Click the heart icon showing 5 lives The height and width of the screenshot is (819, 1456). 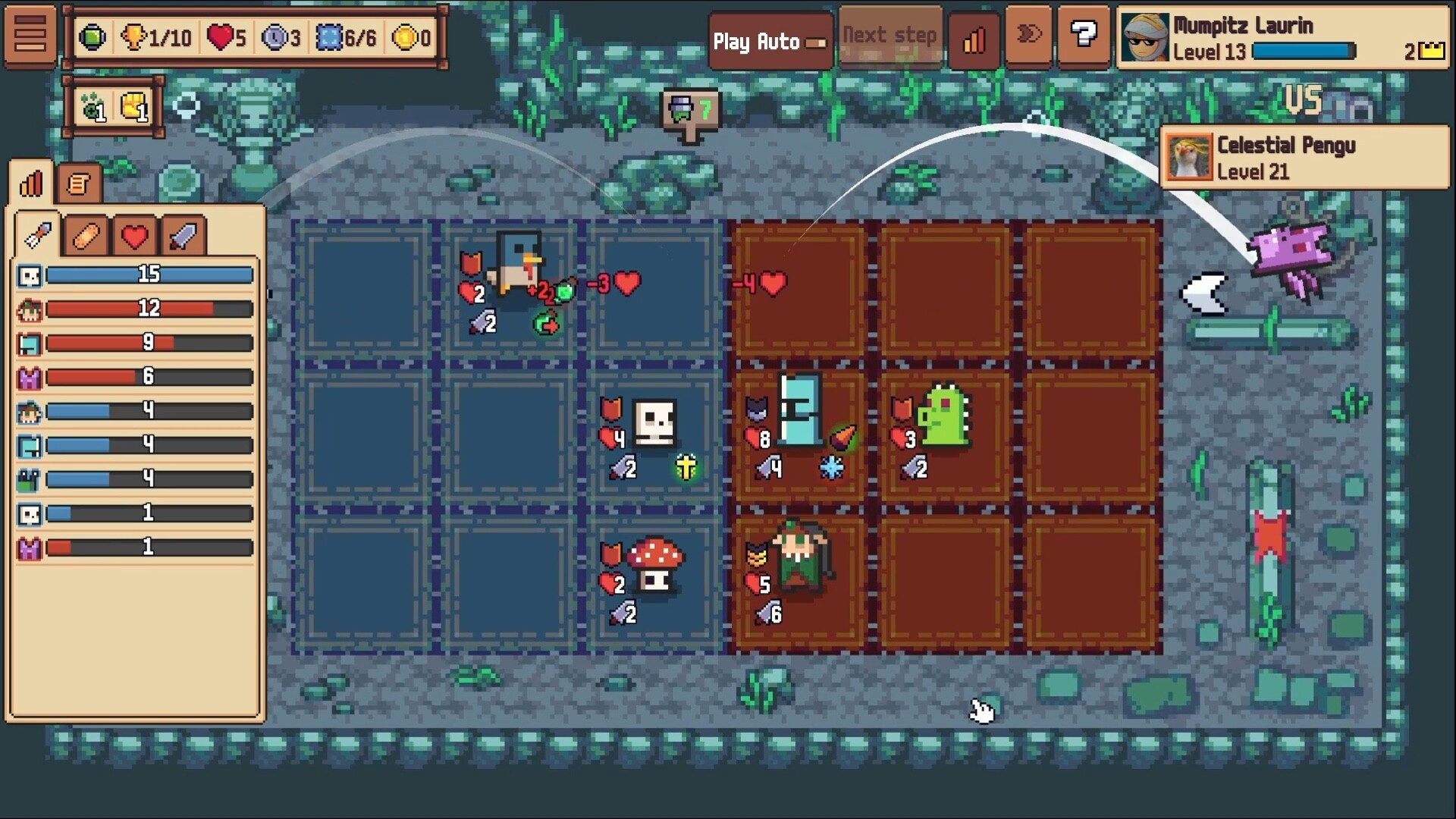coord(221,36)
